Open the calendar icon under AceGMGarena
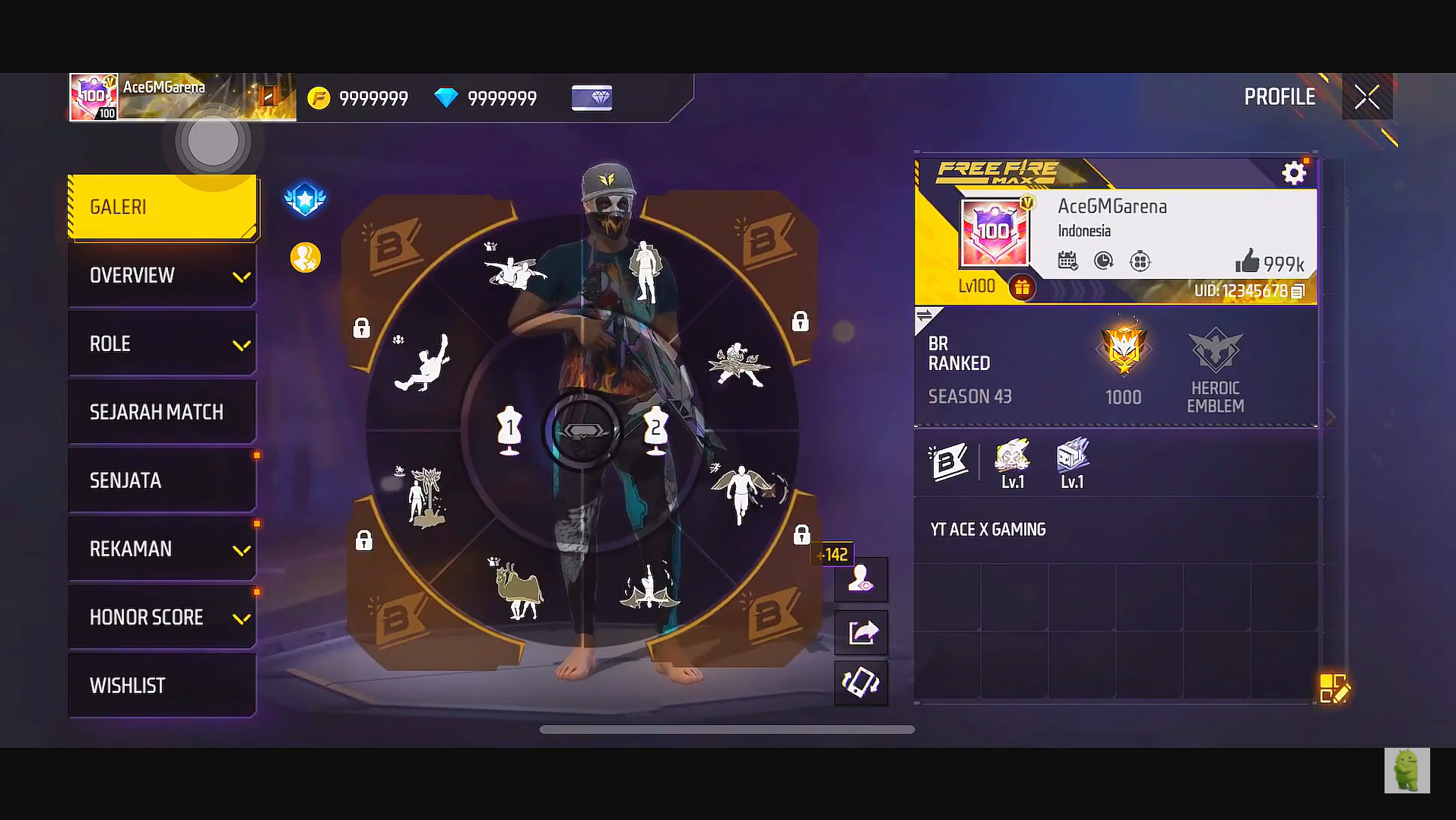The height and width of the screenshot is (820, 1456). coord(1068,261)
